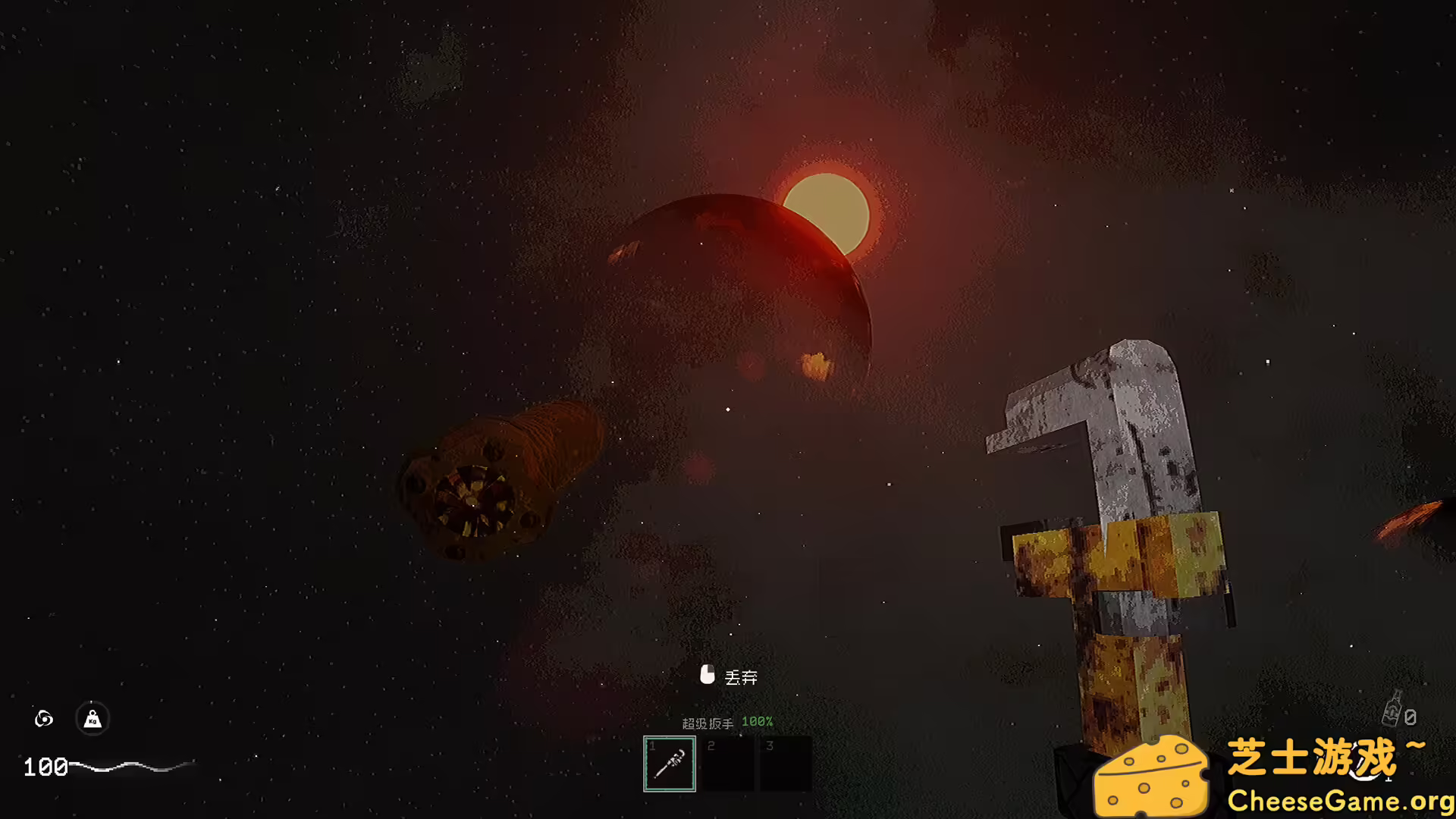Click the left mouse button icon near 丢弃 prompt

[x=708, y=675]
